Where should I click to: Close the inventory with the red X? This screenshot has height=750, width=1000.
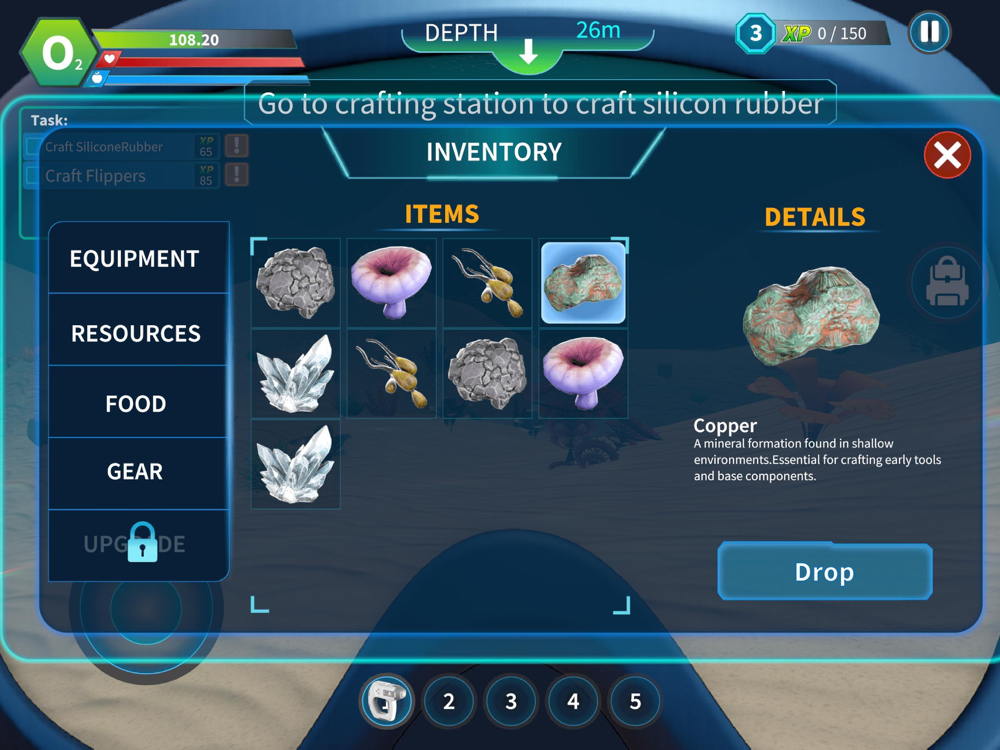point(947,155)
